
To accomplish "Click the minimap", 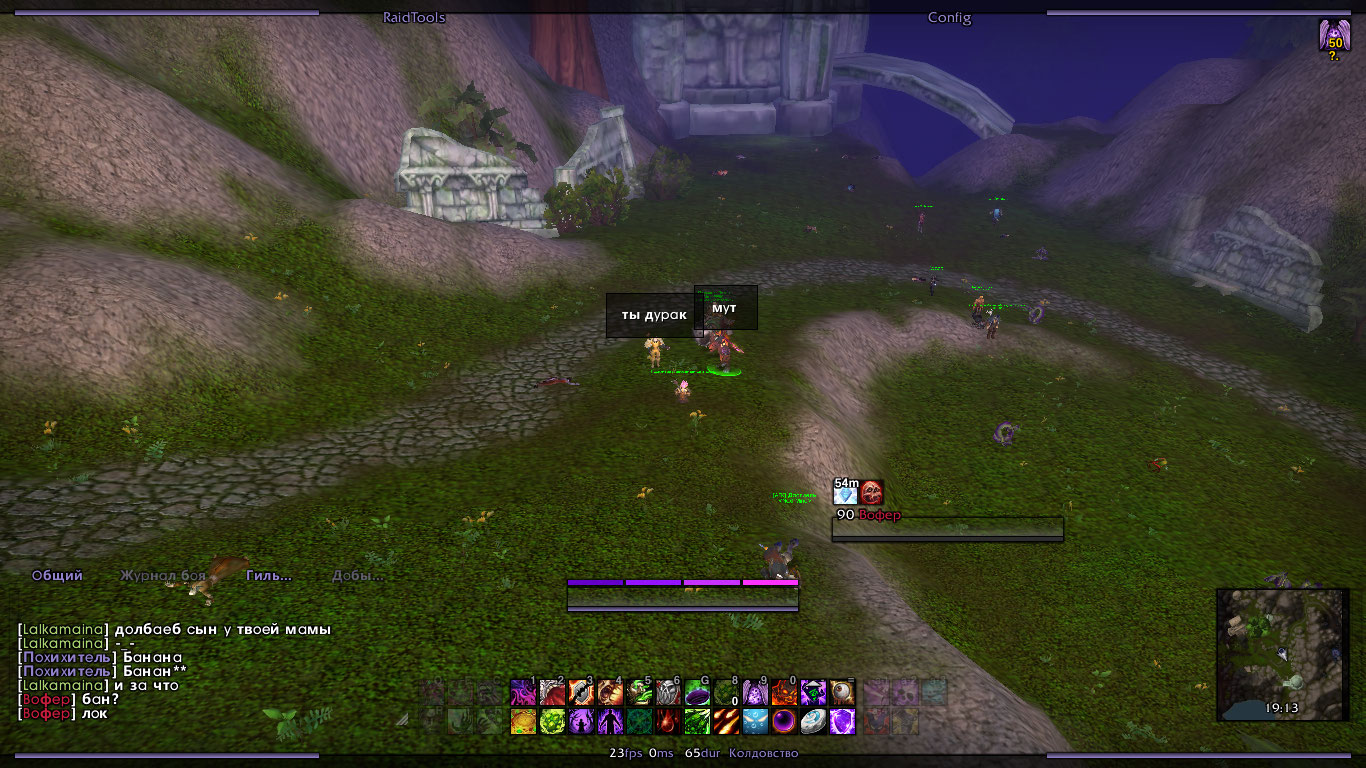I will tap(1281, 654).
